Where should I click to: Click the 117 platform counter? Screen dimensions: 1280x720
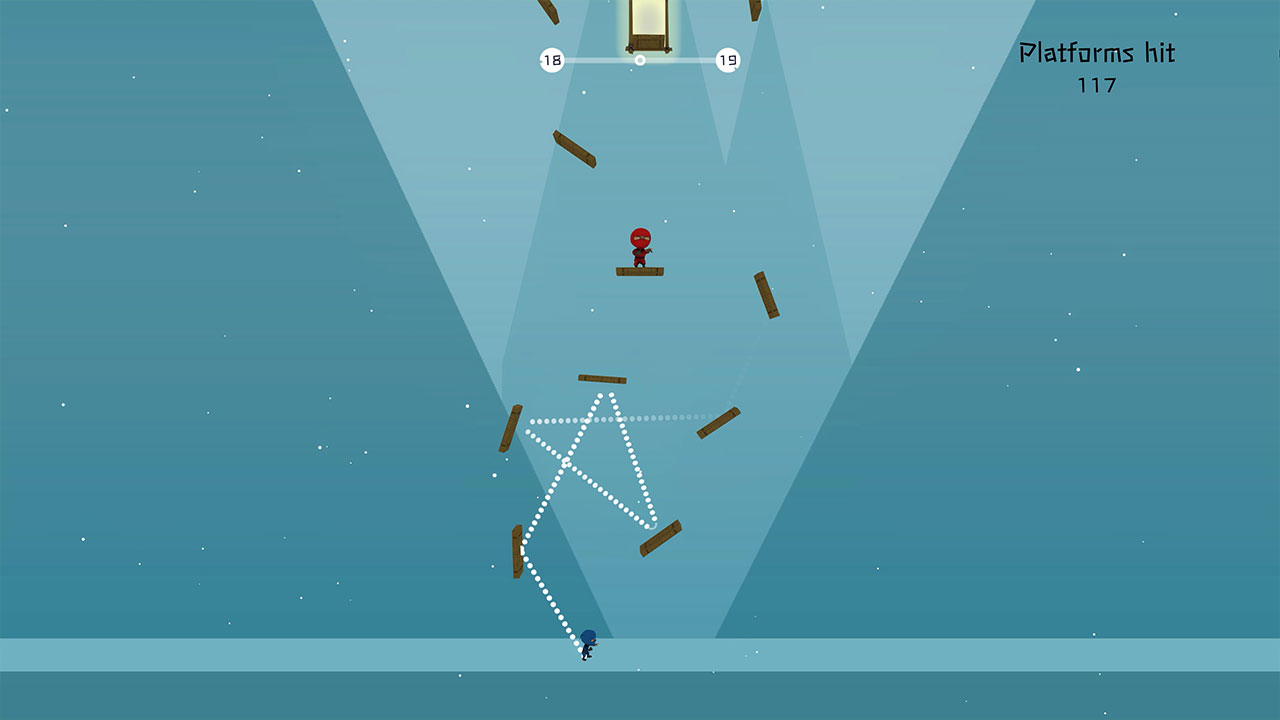pyautogui.click(x=1098, y=87)
